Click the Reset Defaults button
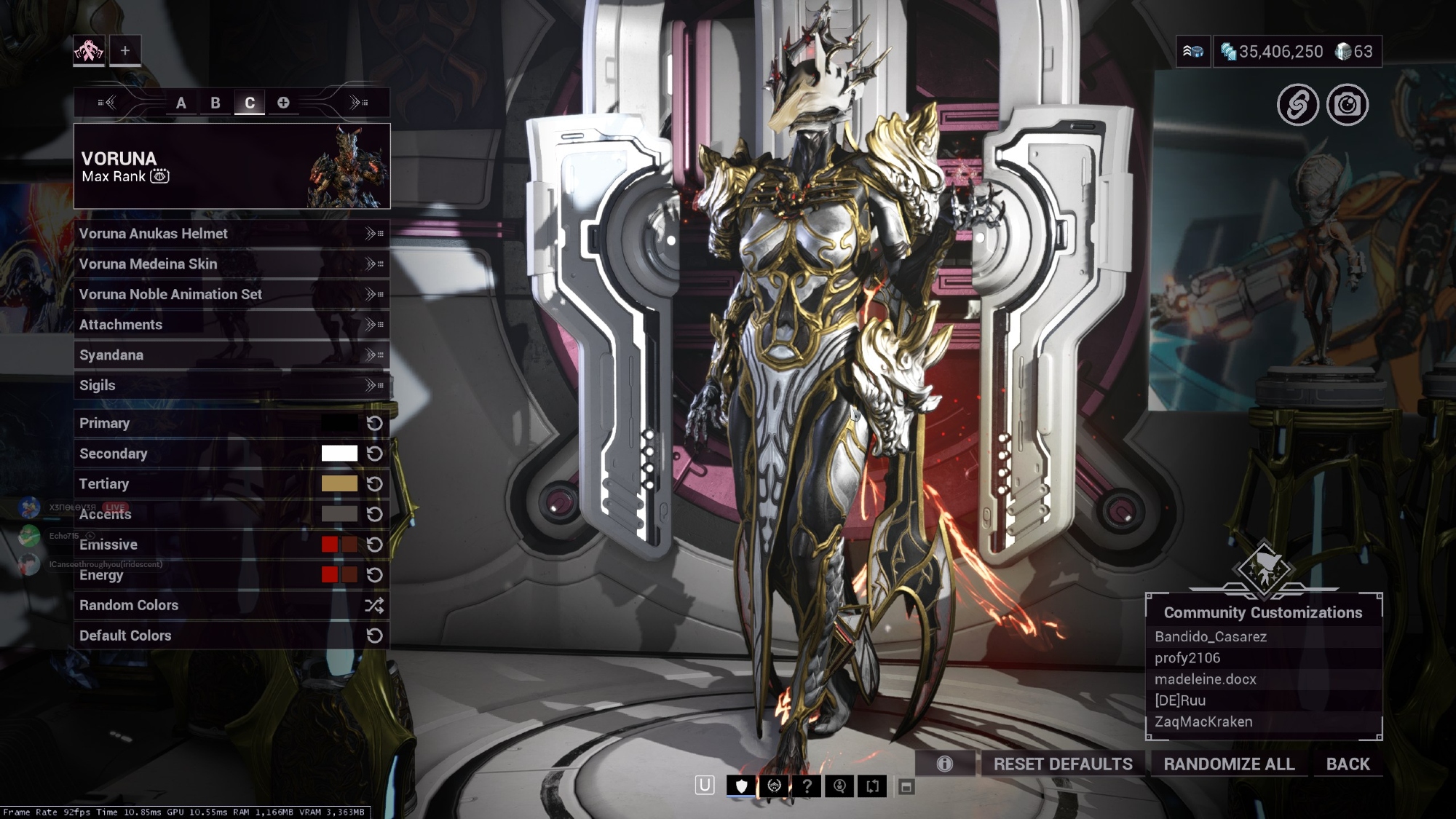 1062,764
